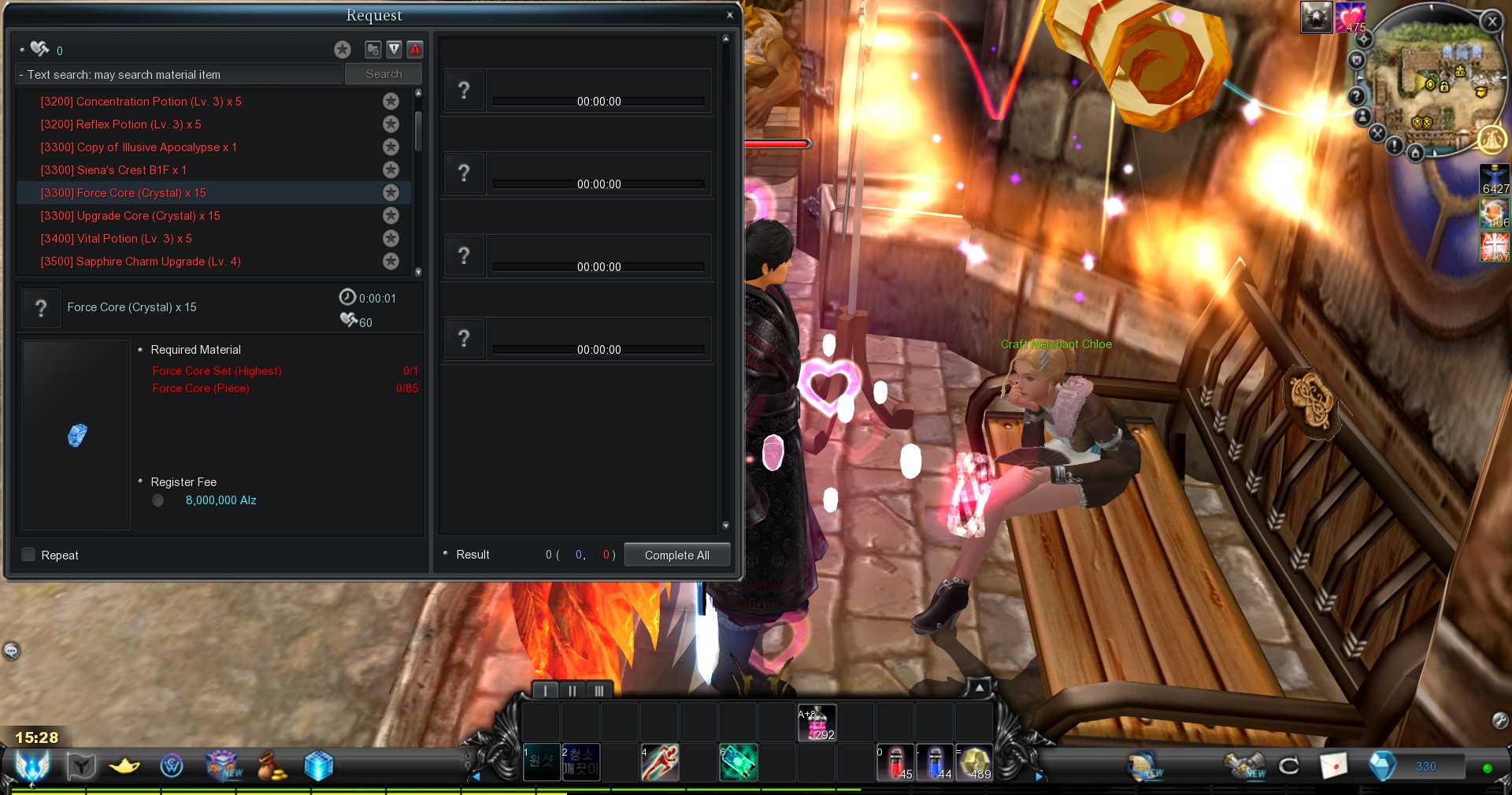
Task: Close the minimap with X button
Action: pyautogui.click(x=1492, y=22)
